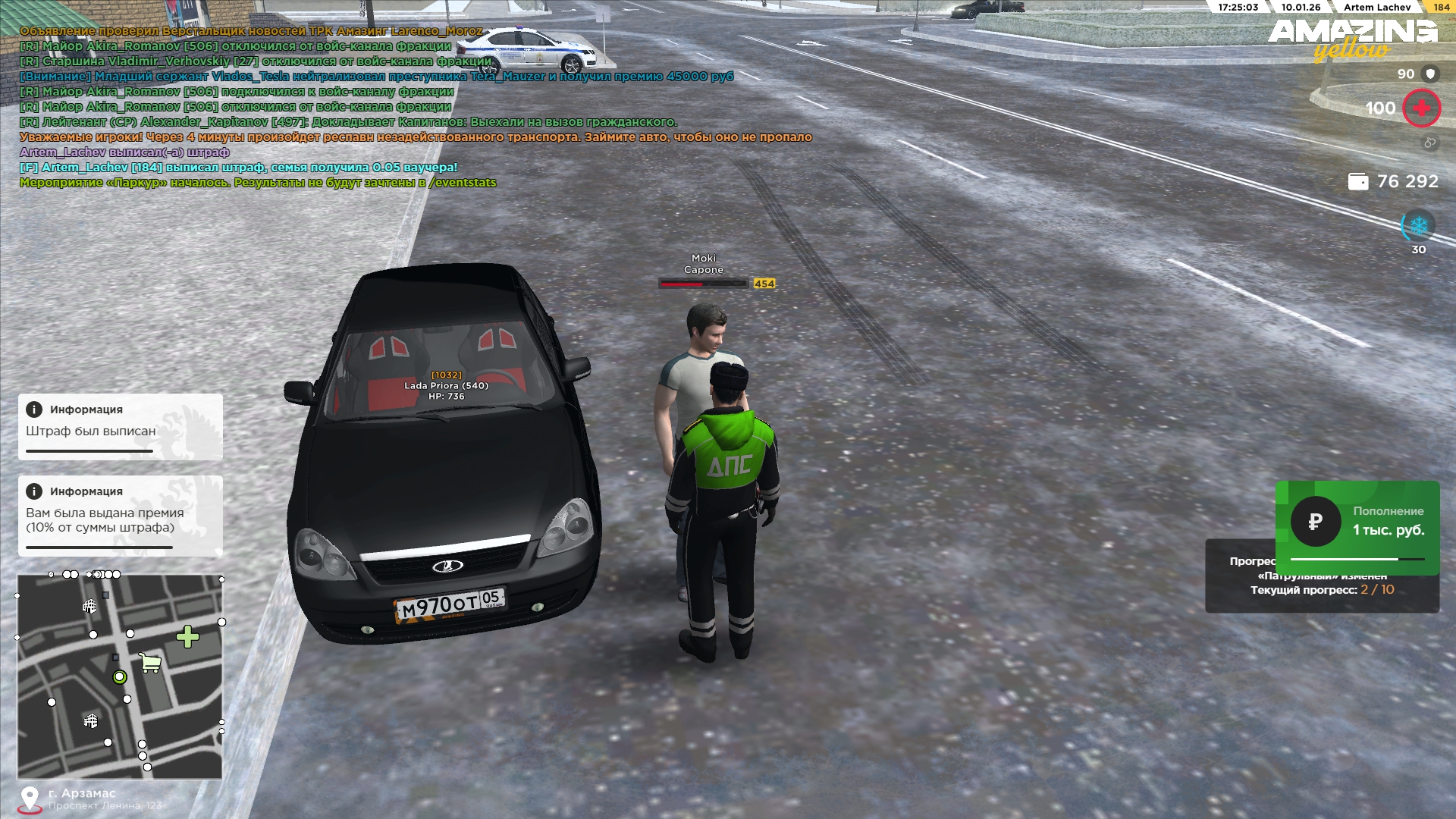Click the Паркур event chat message

click(258, 183)
